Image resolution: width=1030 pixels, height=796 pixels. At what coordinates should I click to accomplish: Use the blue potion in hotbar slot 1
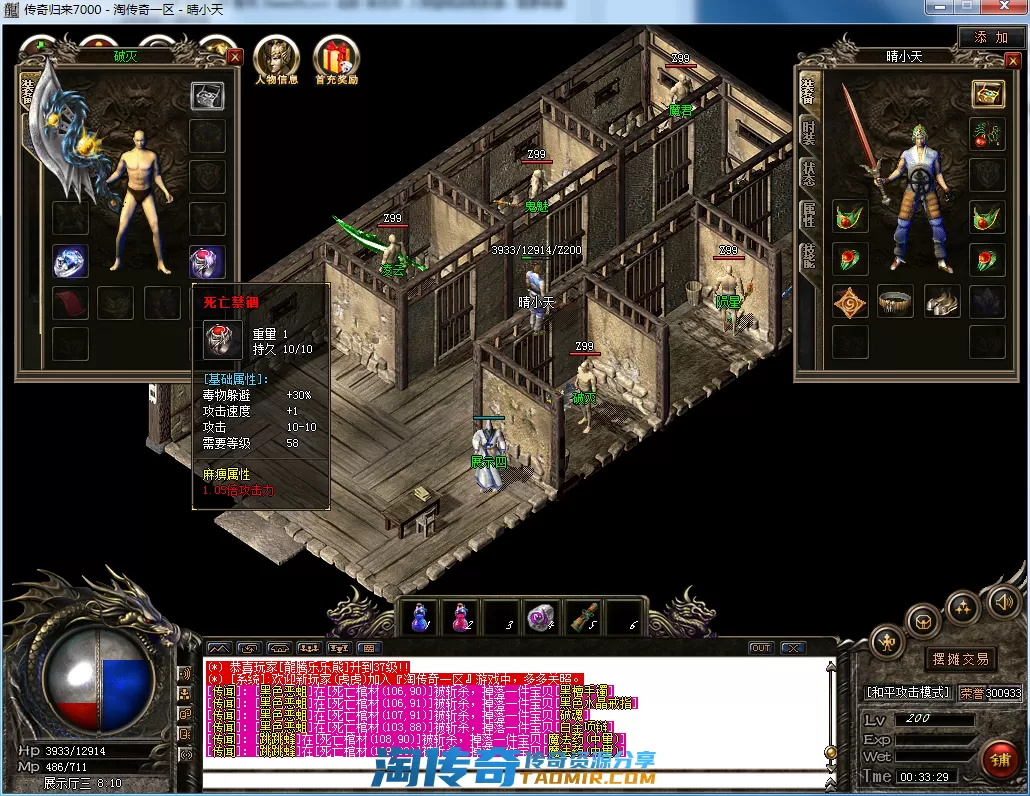coord(420,619)
